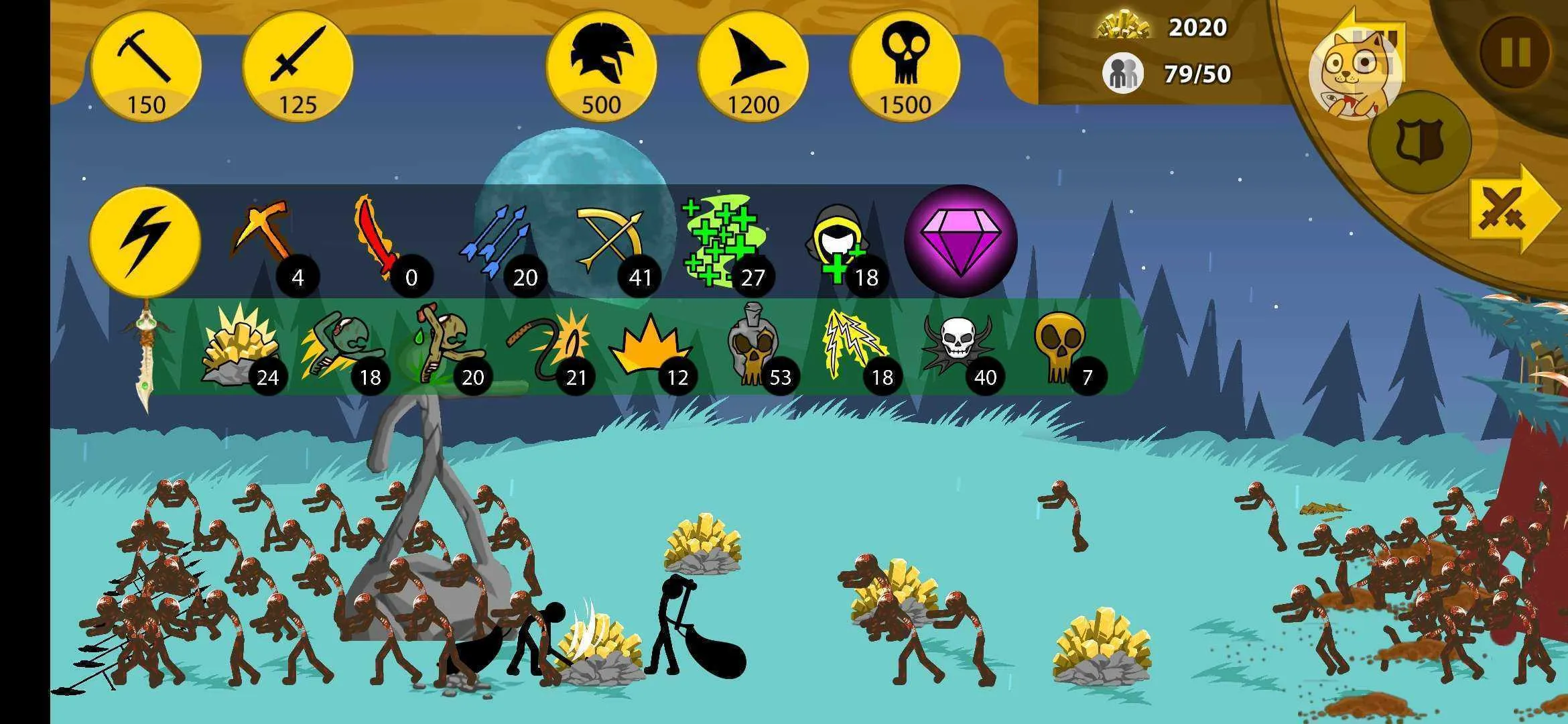This screenshot has width=1568, height=724.
Task: Trigger the winged white skull ability
Action: pos(957,345)
